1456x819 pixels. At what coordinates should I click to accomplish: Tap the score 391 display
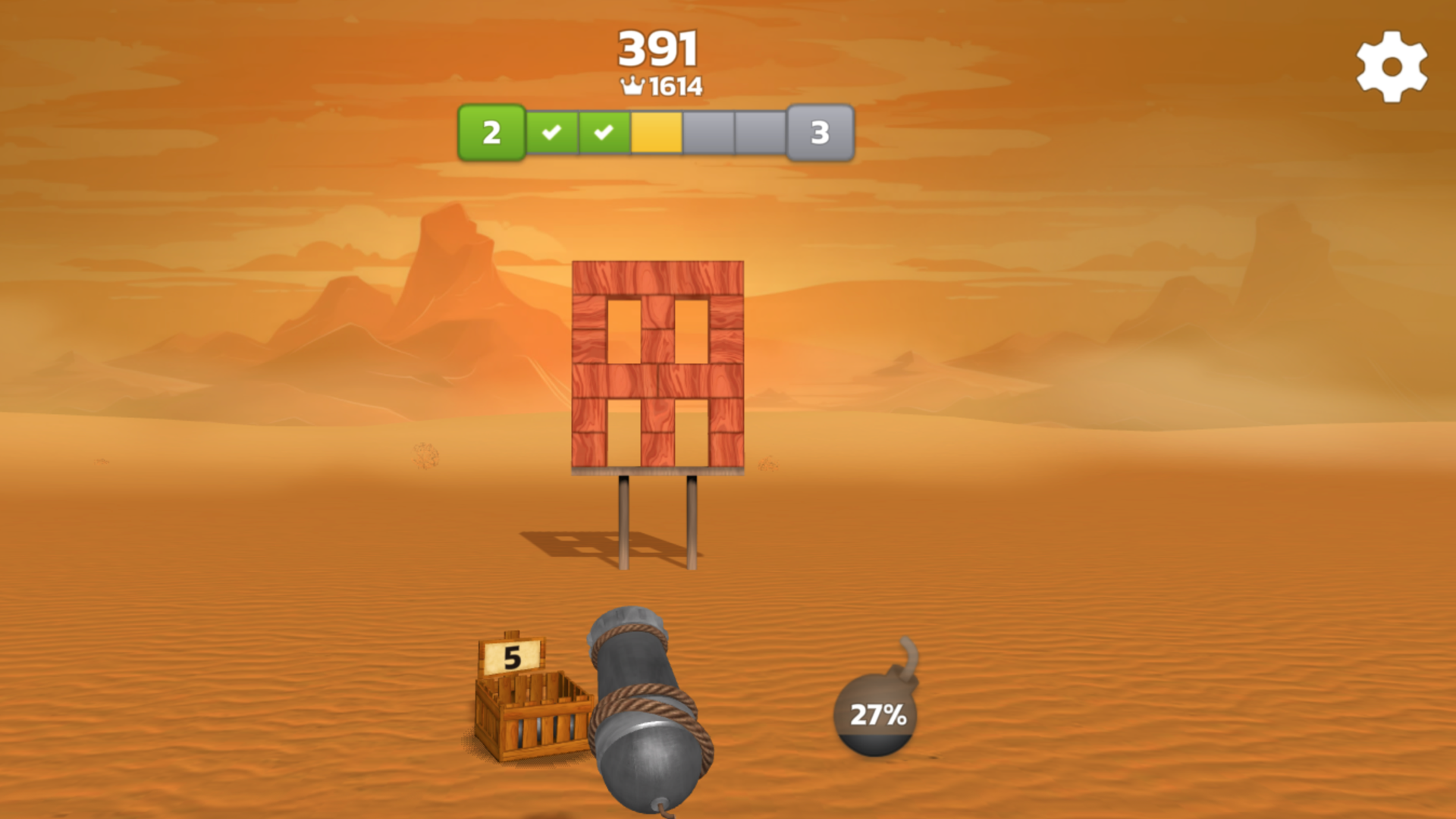(x=657, y=47)
